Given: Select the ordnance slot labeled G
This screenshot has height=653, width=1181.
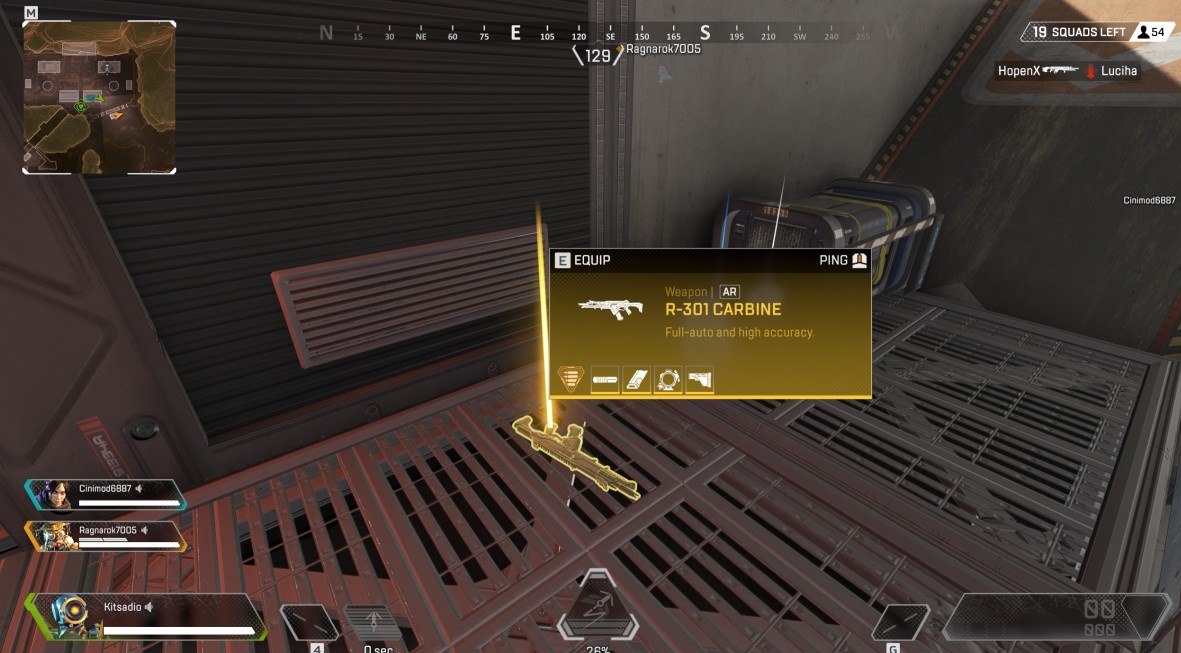Looking at the screenshot, I should point(899,623).
